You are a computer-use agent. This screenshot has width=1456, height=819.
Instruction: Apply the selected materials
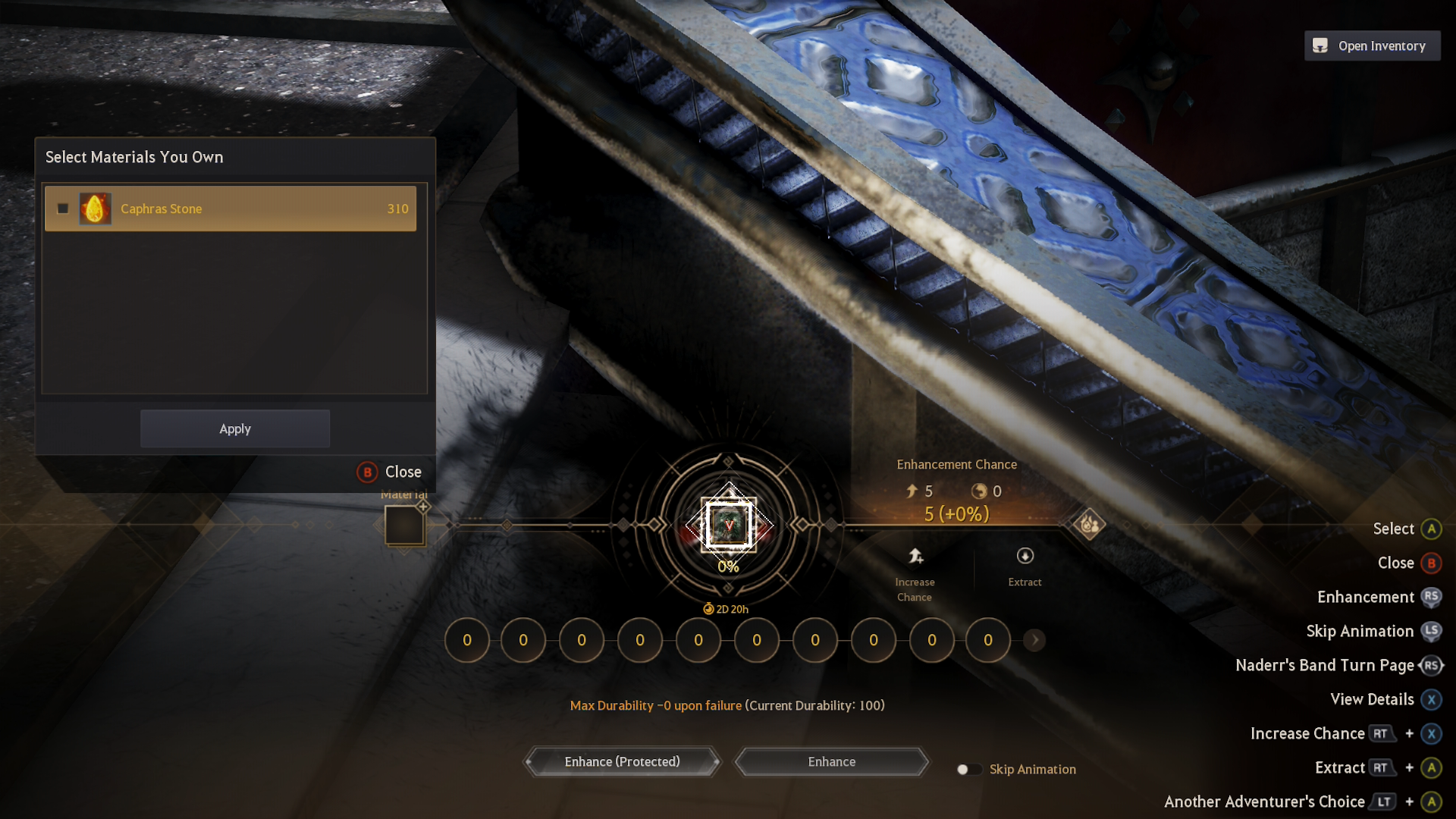tap(235, 429)
